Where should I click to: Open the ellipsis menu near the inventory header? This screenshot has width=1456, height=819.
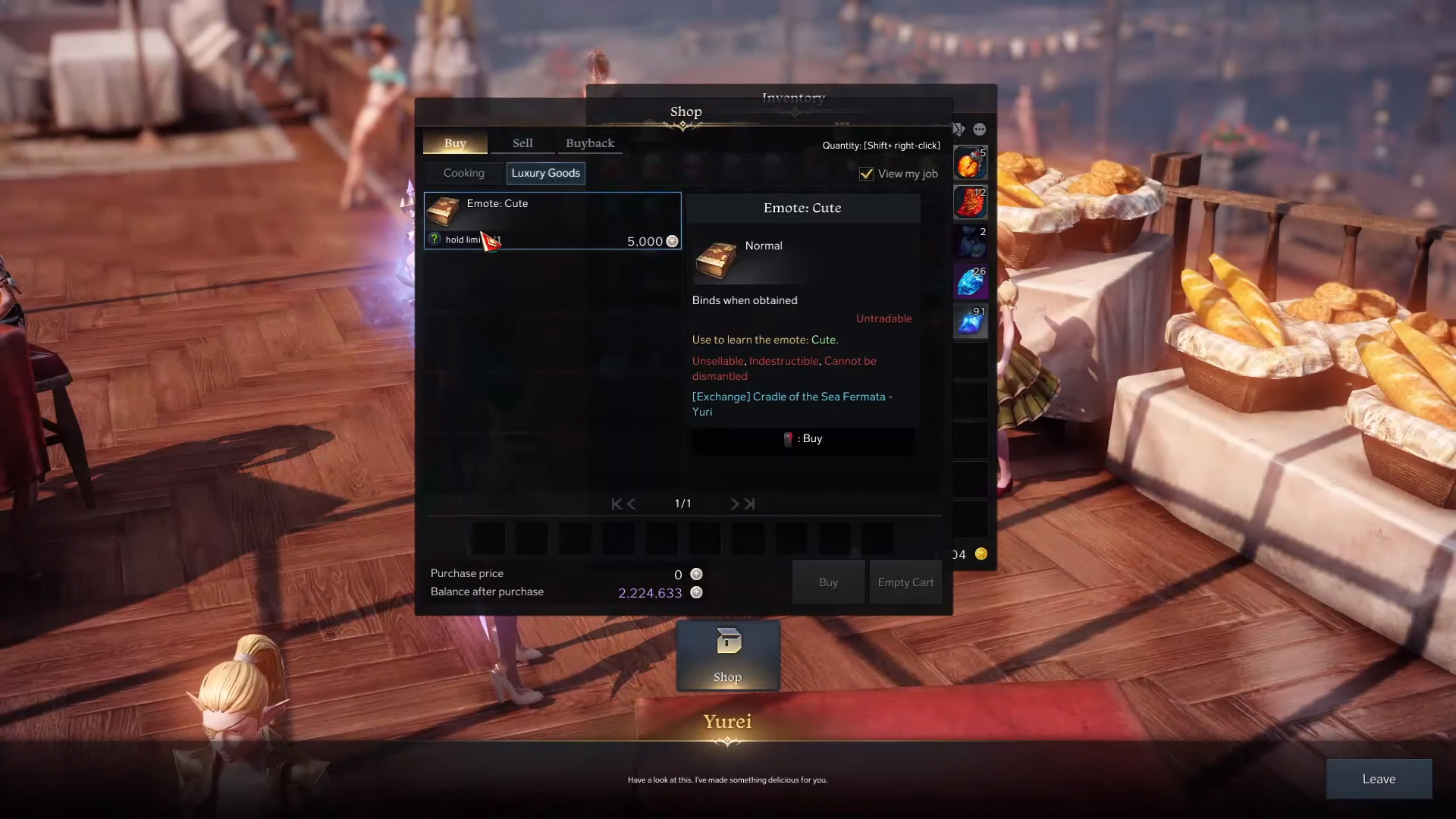tap(980, 129)
